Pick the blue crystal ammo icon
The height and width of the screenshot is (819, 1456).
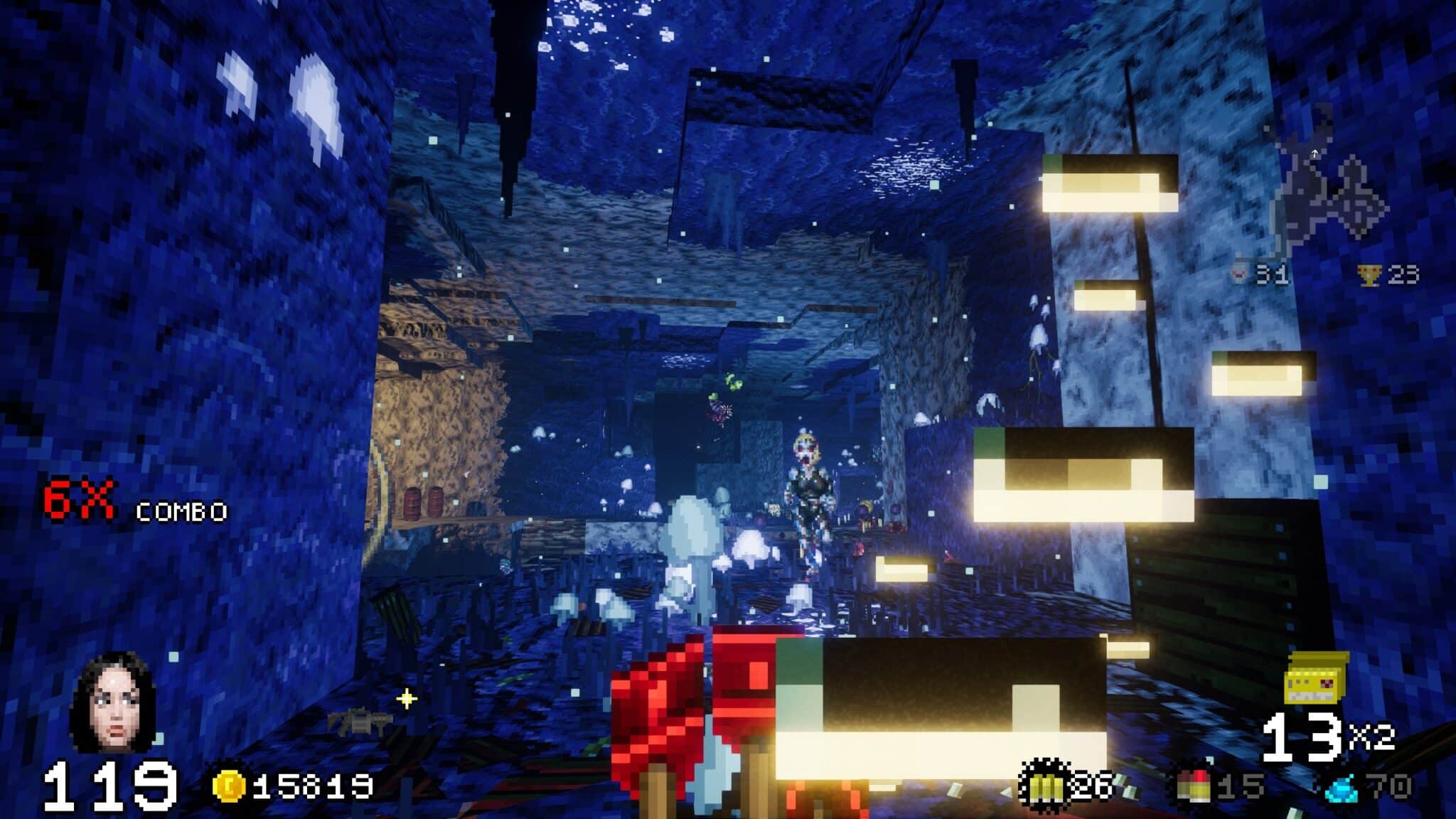(1342, 786)
